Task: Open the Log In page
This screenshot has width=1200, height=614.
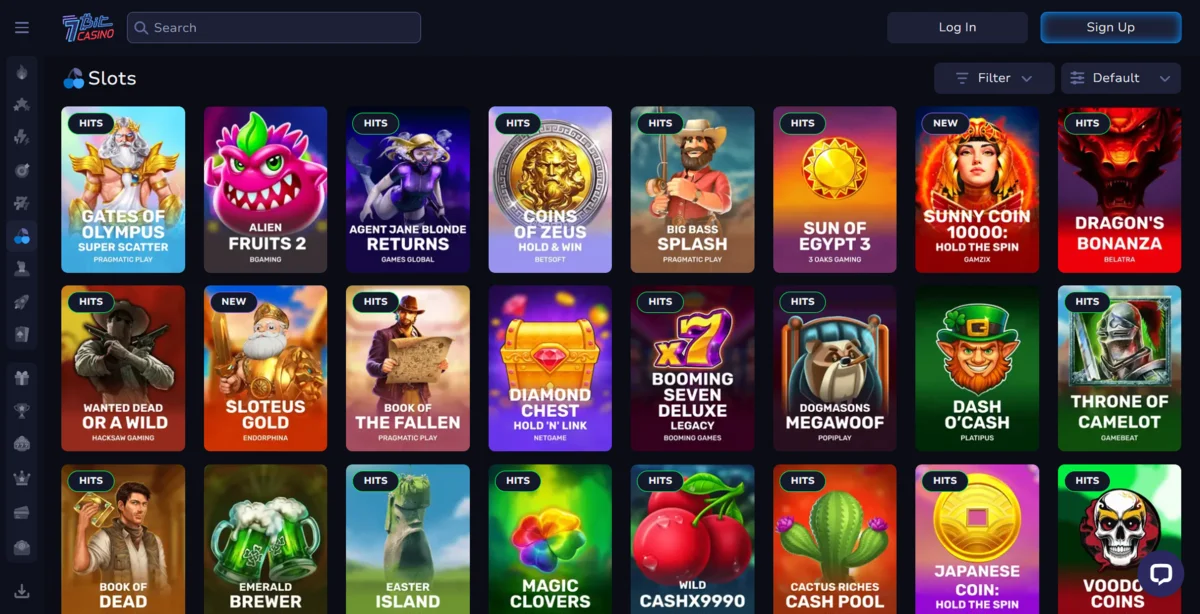Action: 957,27
